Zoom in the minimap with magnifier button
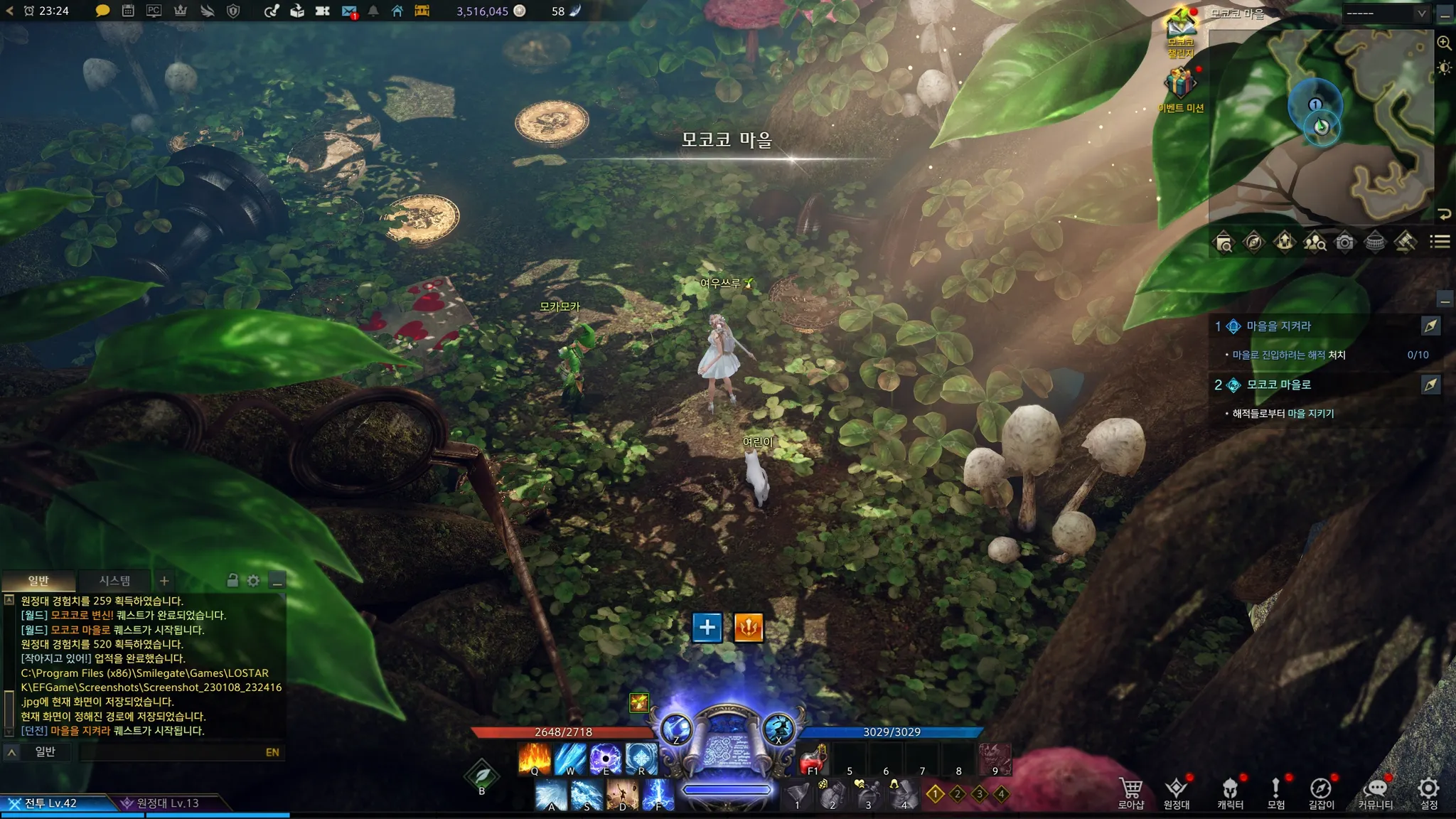1456x819 pixels. (x=1444, y=43)
